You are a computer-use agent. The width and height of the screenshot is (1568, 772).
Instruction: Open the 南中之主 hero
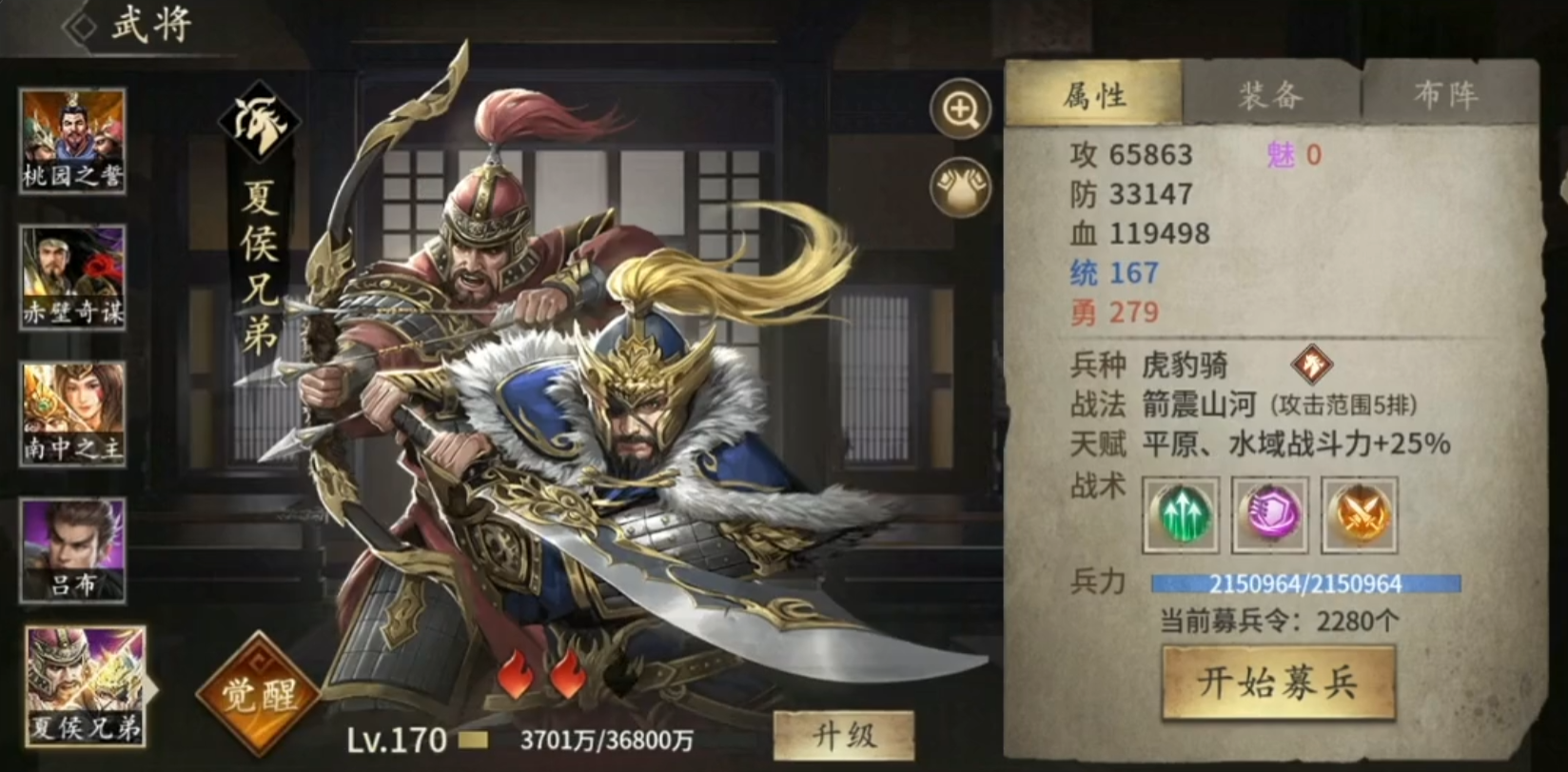click(x=73, y=411)
